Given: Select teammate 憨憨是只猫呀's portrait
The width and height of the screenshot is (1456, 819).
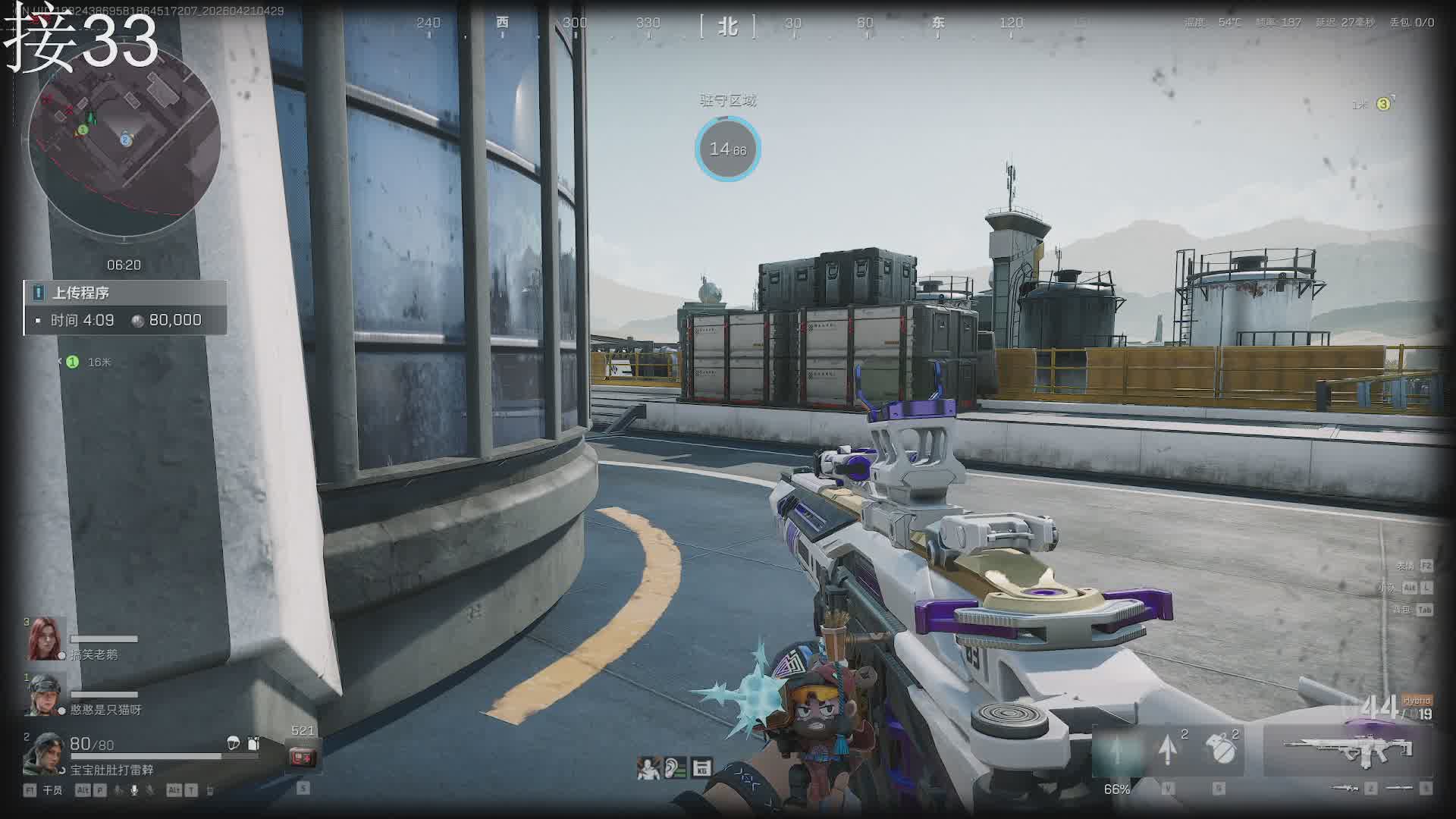Looking at the screenshot, I should click(45, 694).
